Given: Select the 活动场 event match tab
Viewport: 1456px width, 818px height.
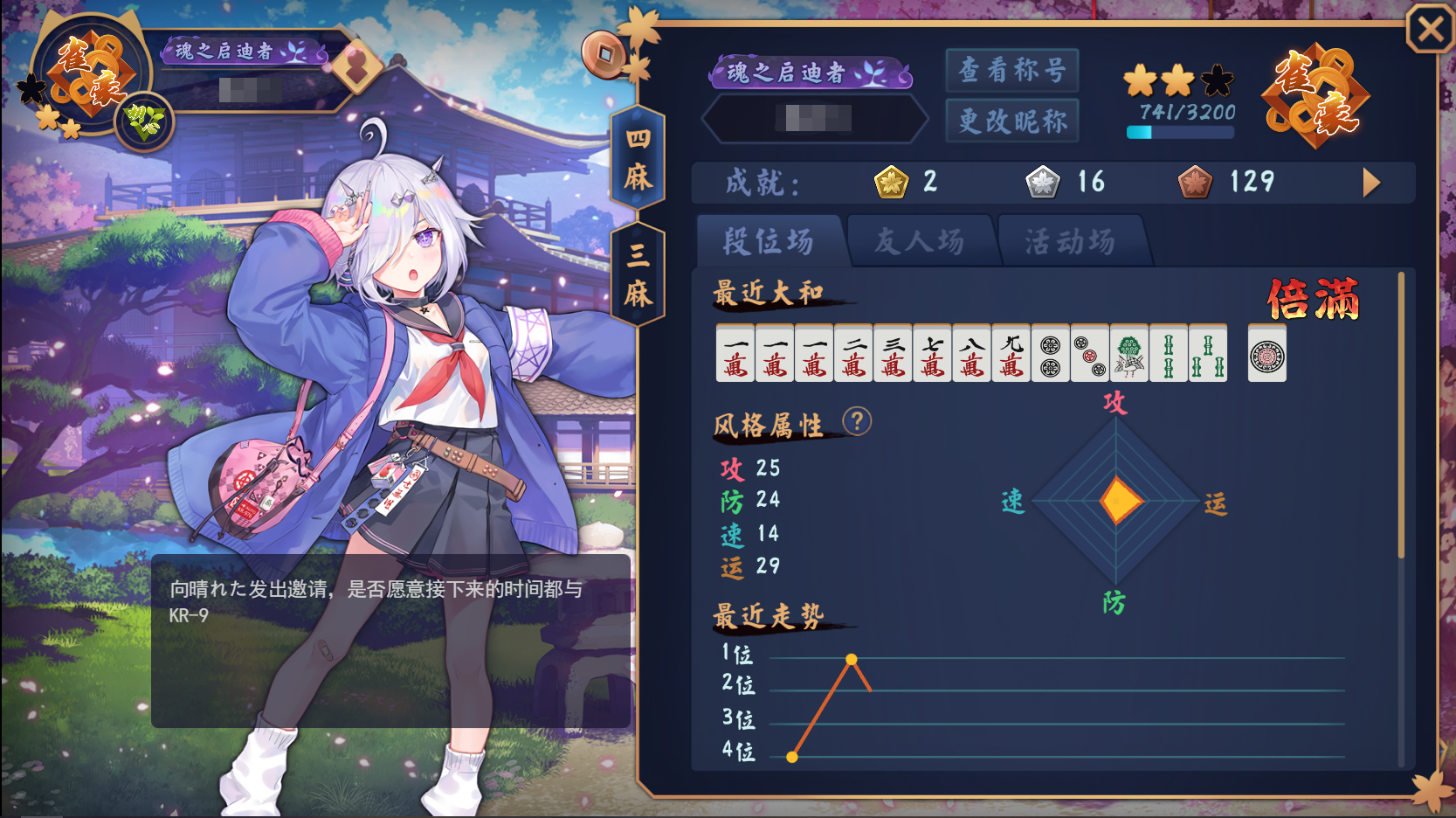Looking at the screenshot, I should pos(1070,241).
